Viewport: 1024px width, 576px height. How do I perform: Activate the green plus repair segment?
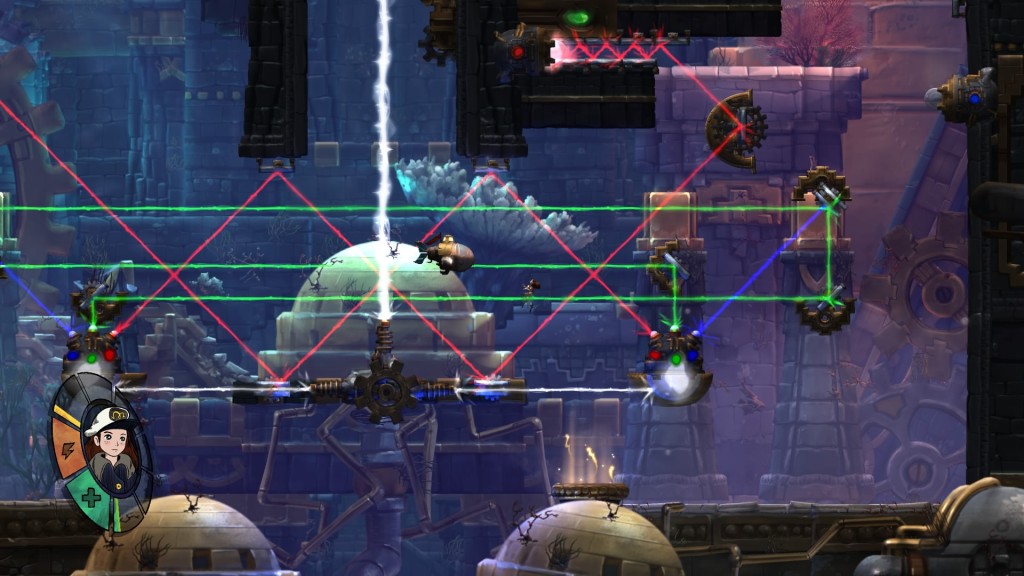point(90,497)
